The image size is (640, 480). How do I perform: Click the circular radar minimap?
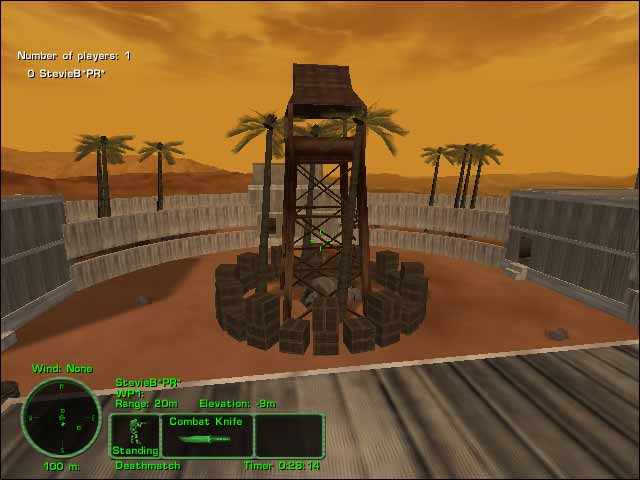62,418
